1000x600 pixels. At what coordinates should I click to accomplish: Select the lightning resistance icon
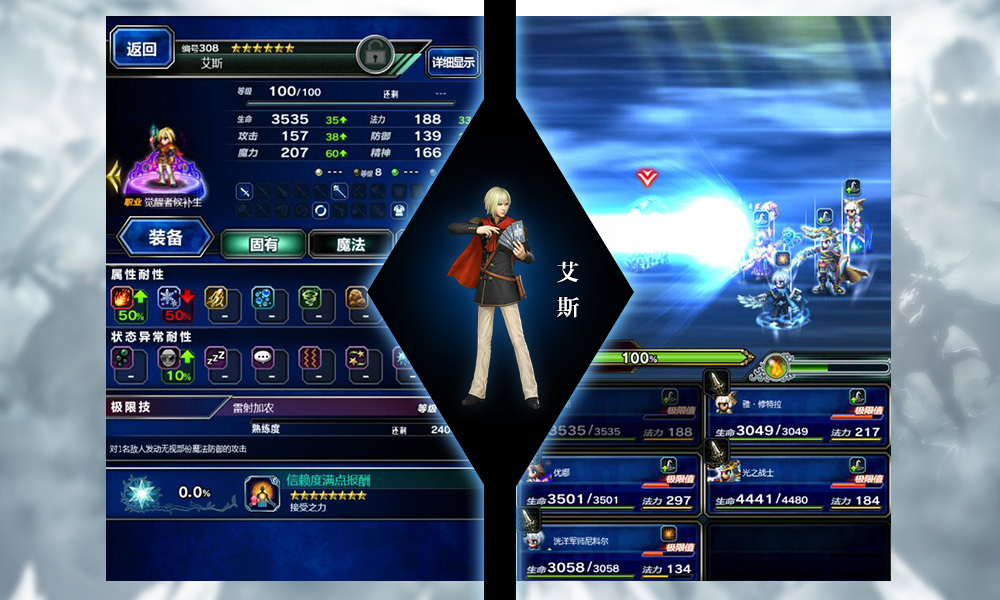point(219,302)
